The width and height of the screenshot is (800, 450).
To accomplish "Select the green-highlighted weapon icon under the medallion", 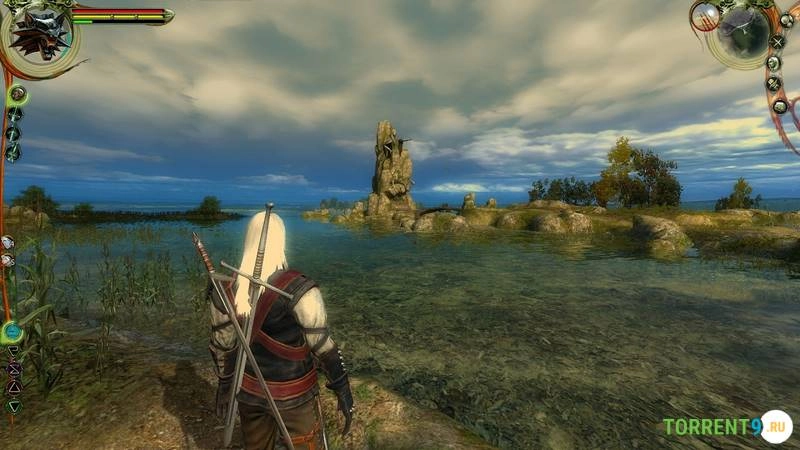I will pyautogui.click(x=17, y=95).
